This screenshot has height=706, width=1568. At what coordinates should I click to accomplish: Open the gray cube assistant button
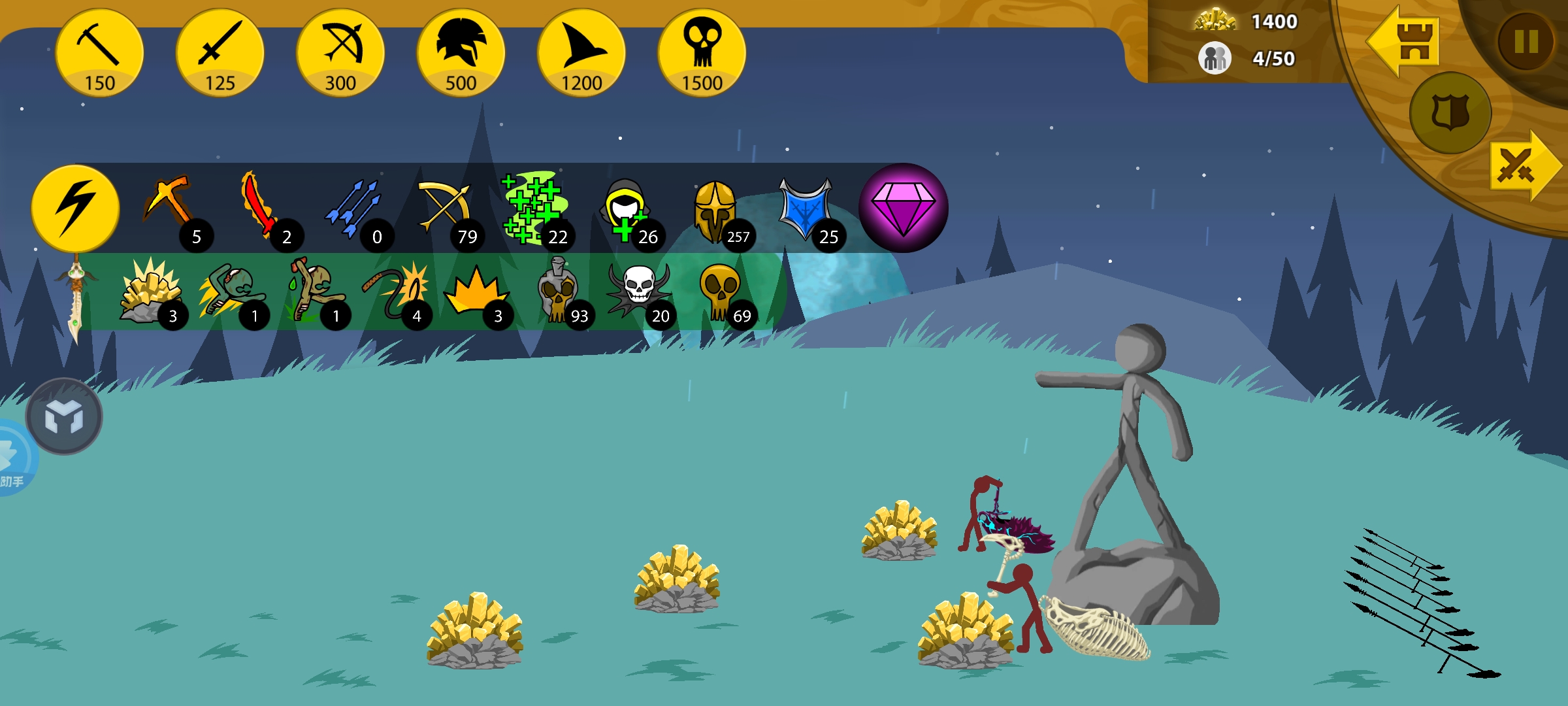[x=64, y=416]
